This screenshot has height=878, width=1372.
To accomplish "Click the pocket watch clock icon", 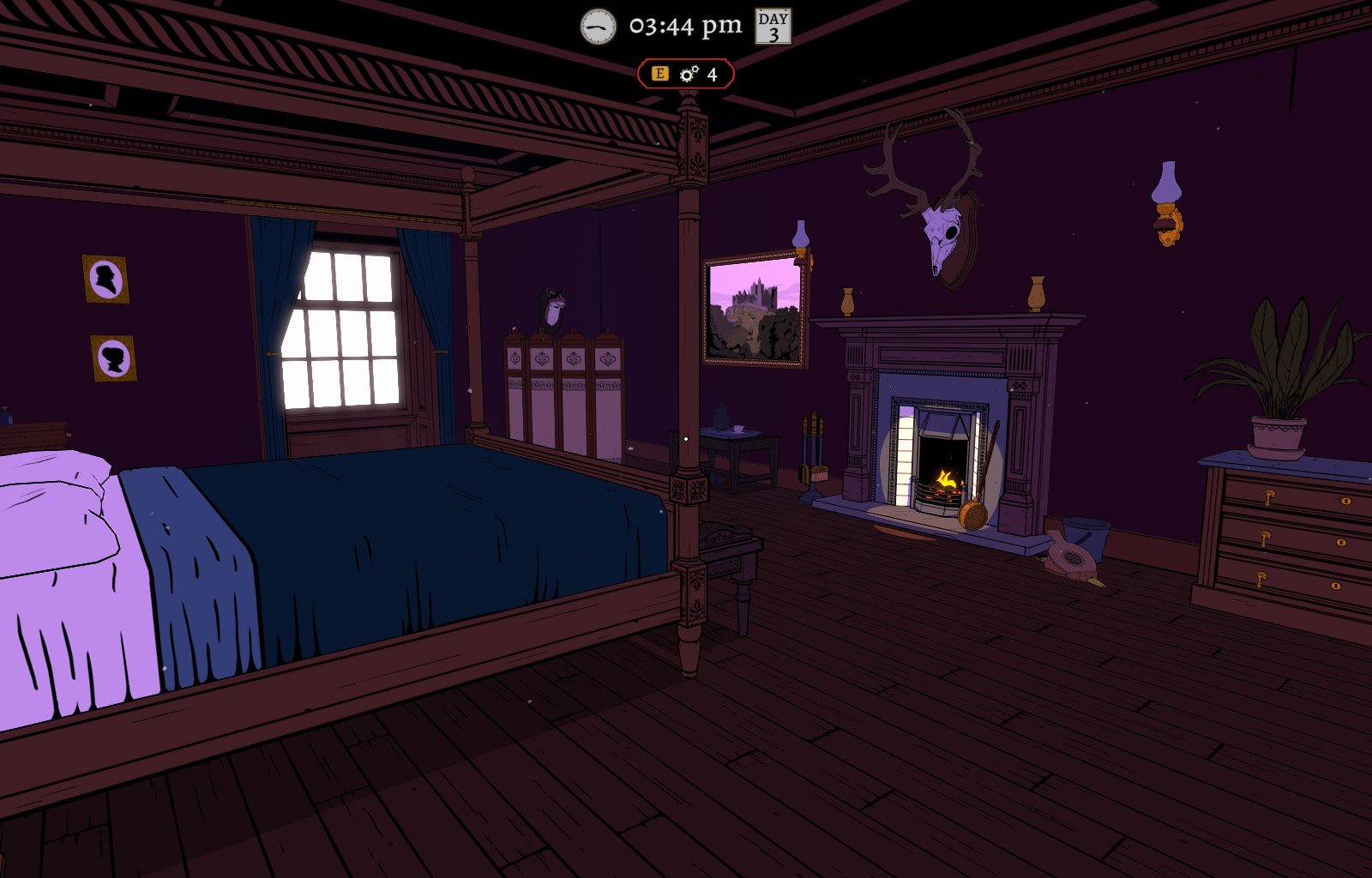I will (598, 27).
